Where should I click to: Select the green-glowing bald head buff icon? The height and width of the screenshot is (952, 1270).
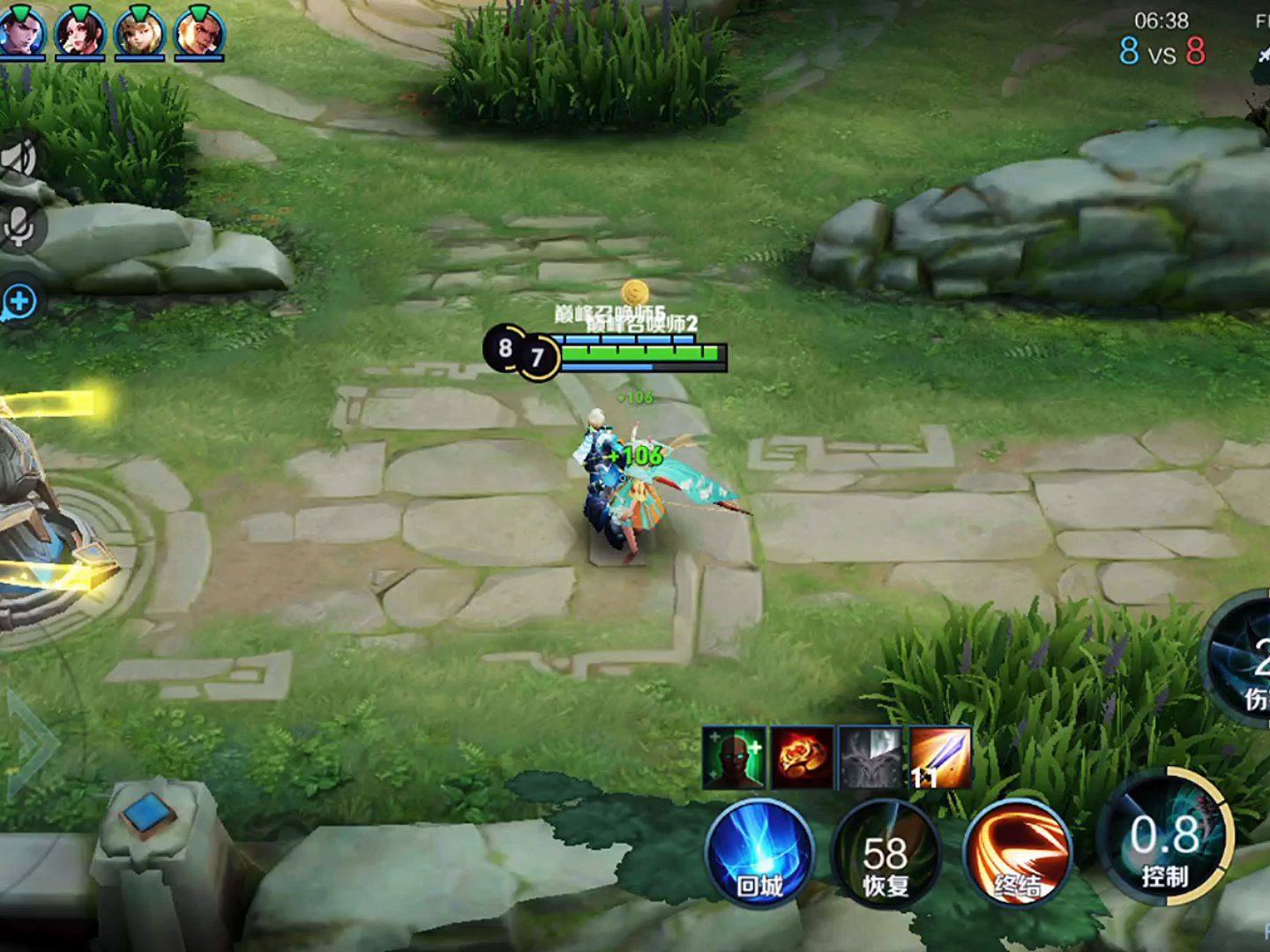coord(734,757)
